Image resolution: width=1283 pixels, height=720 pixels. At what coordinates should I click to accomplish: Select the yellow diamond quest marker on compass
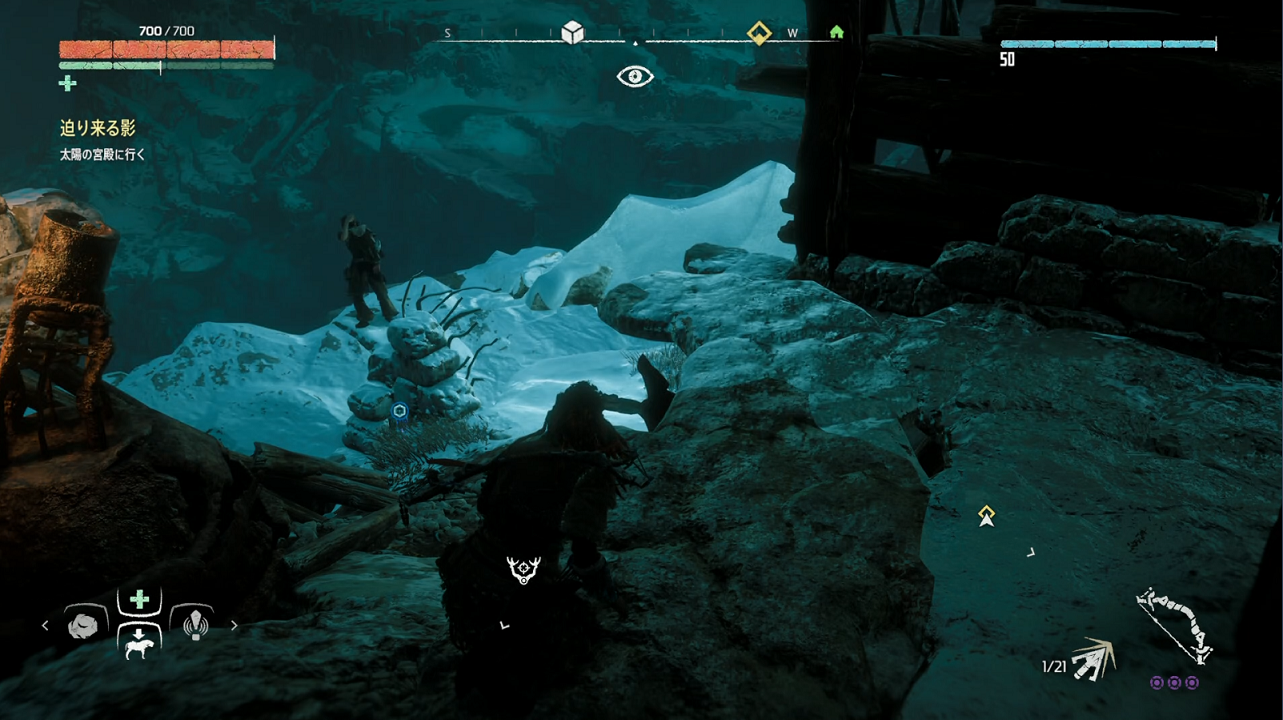[x=759, y=33]
